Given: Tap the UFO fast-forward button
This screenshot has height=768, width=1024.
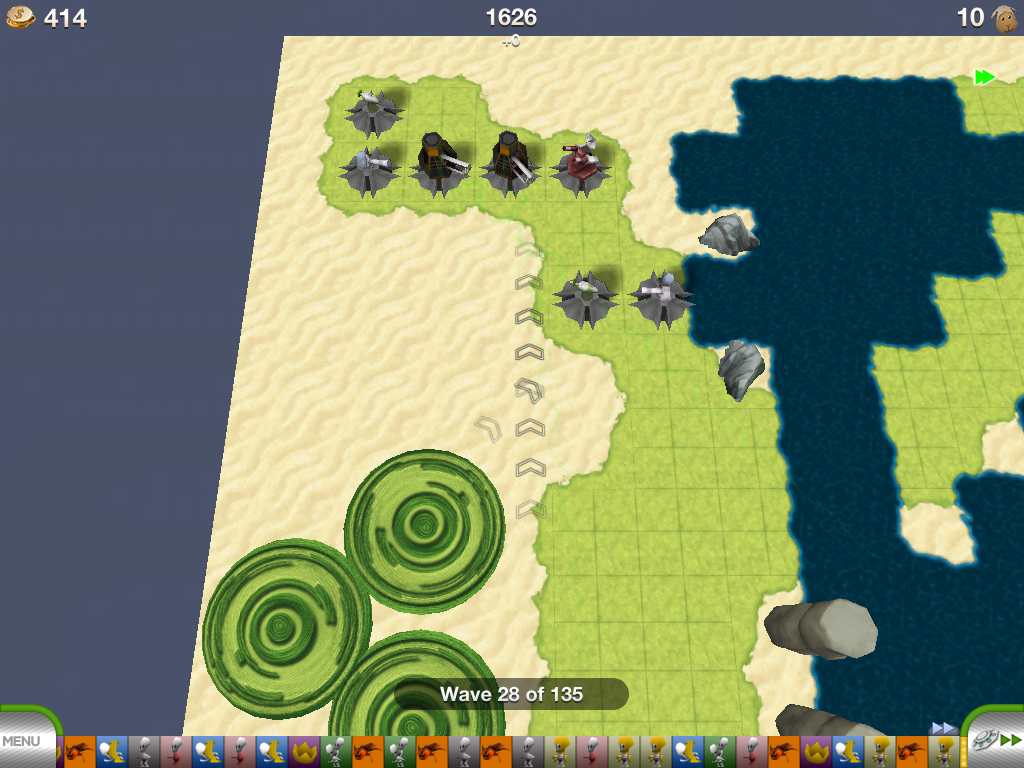Looking at the screenshot, I should point(994,741).
